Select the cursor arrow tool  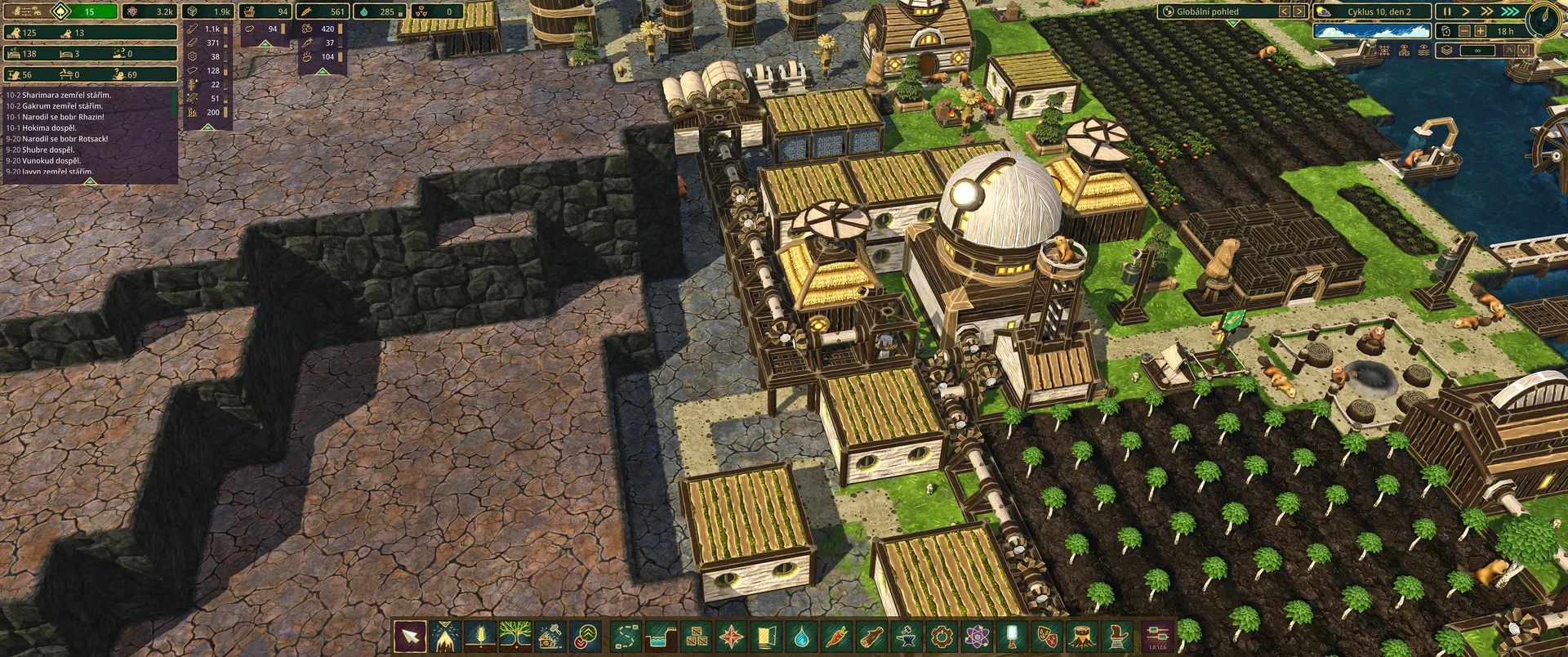(409, 636)
